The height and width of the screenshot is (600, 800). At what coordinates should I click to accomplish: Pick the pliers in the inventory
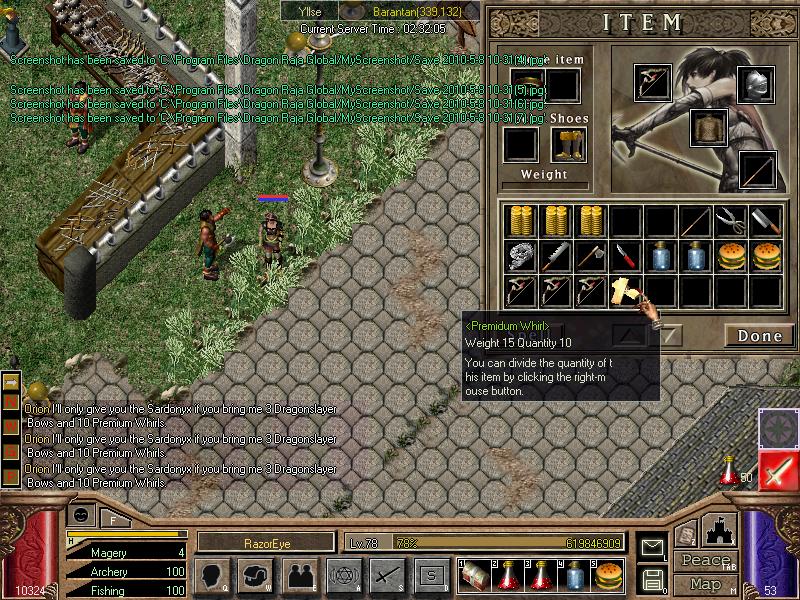point(731,221)
